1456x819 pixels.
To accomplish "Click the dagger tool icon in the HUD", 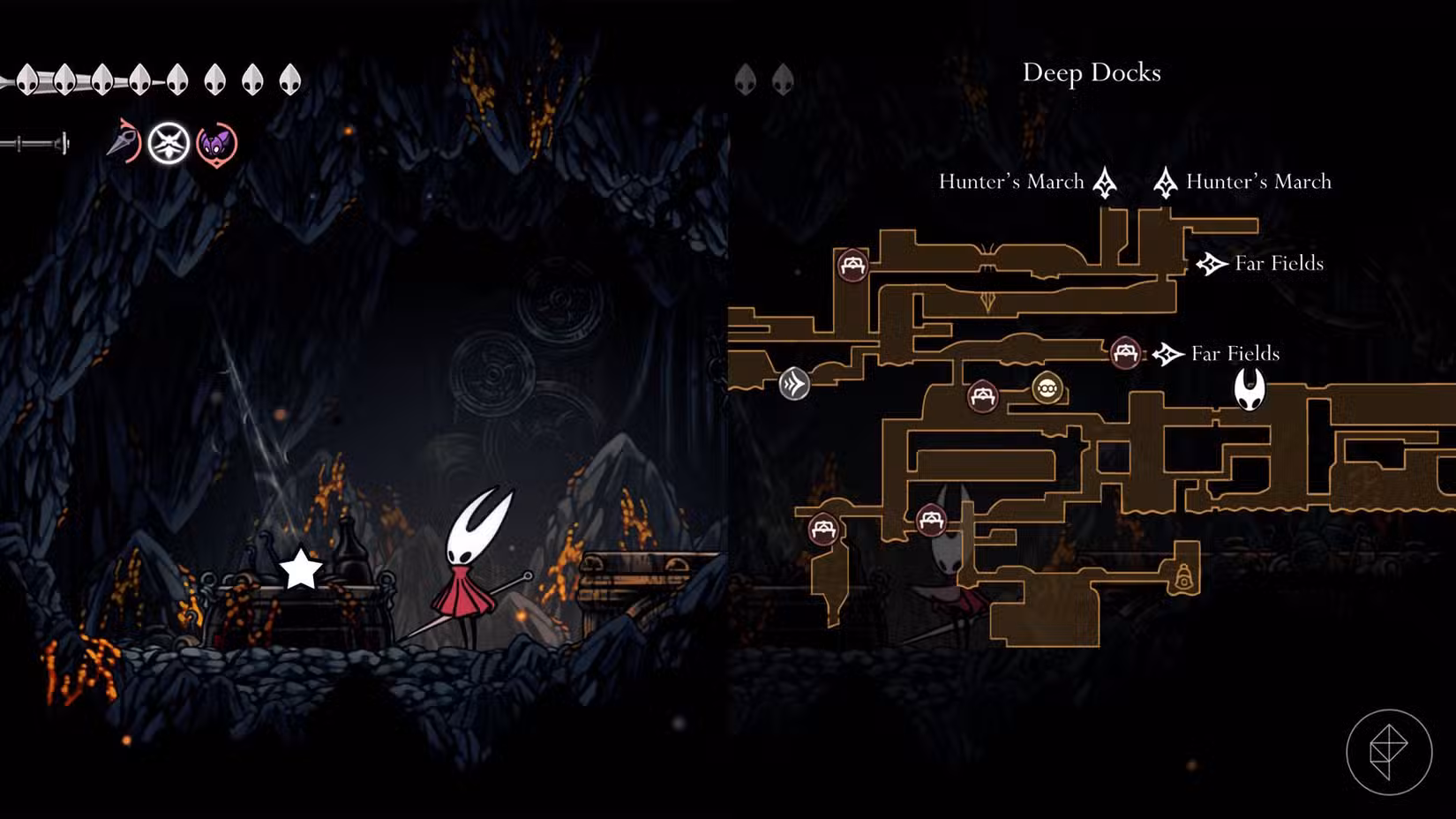I will point(124,142).
